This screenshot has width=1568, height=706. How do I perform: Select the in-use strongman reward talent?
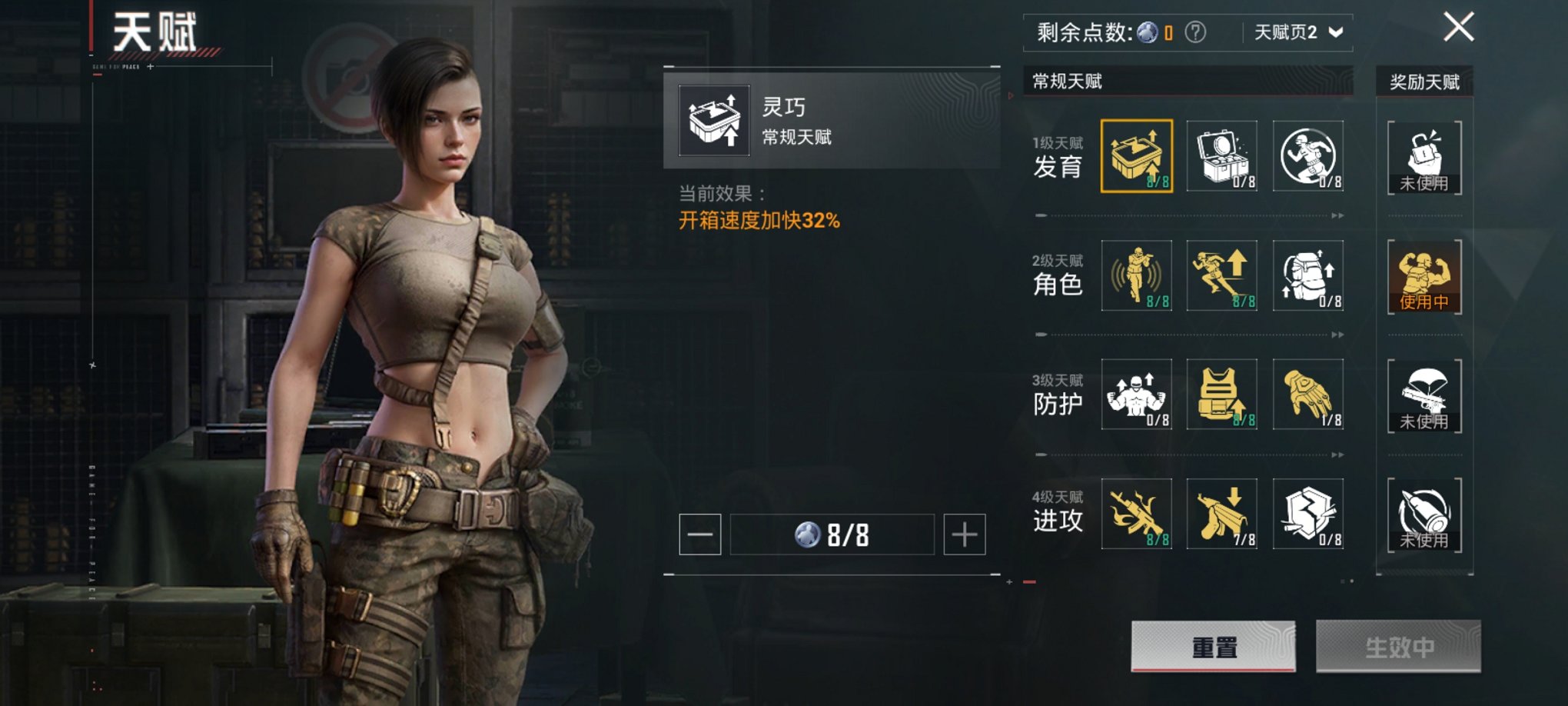(1424, 276)
